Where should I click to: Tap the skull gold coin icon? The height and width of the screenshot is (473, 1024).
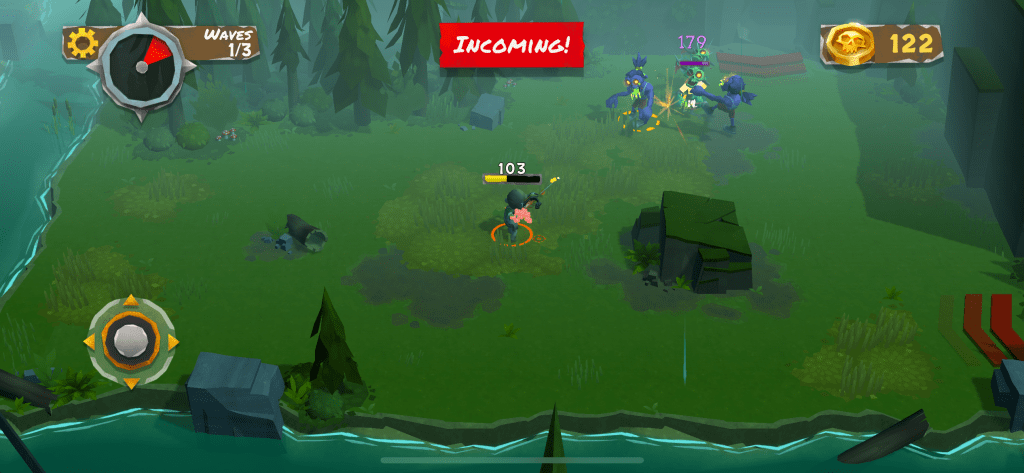[851, 43]
